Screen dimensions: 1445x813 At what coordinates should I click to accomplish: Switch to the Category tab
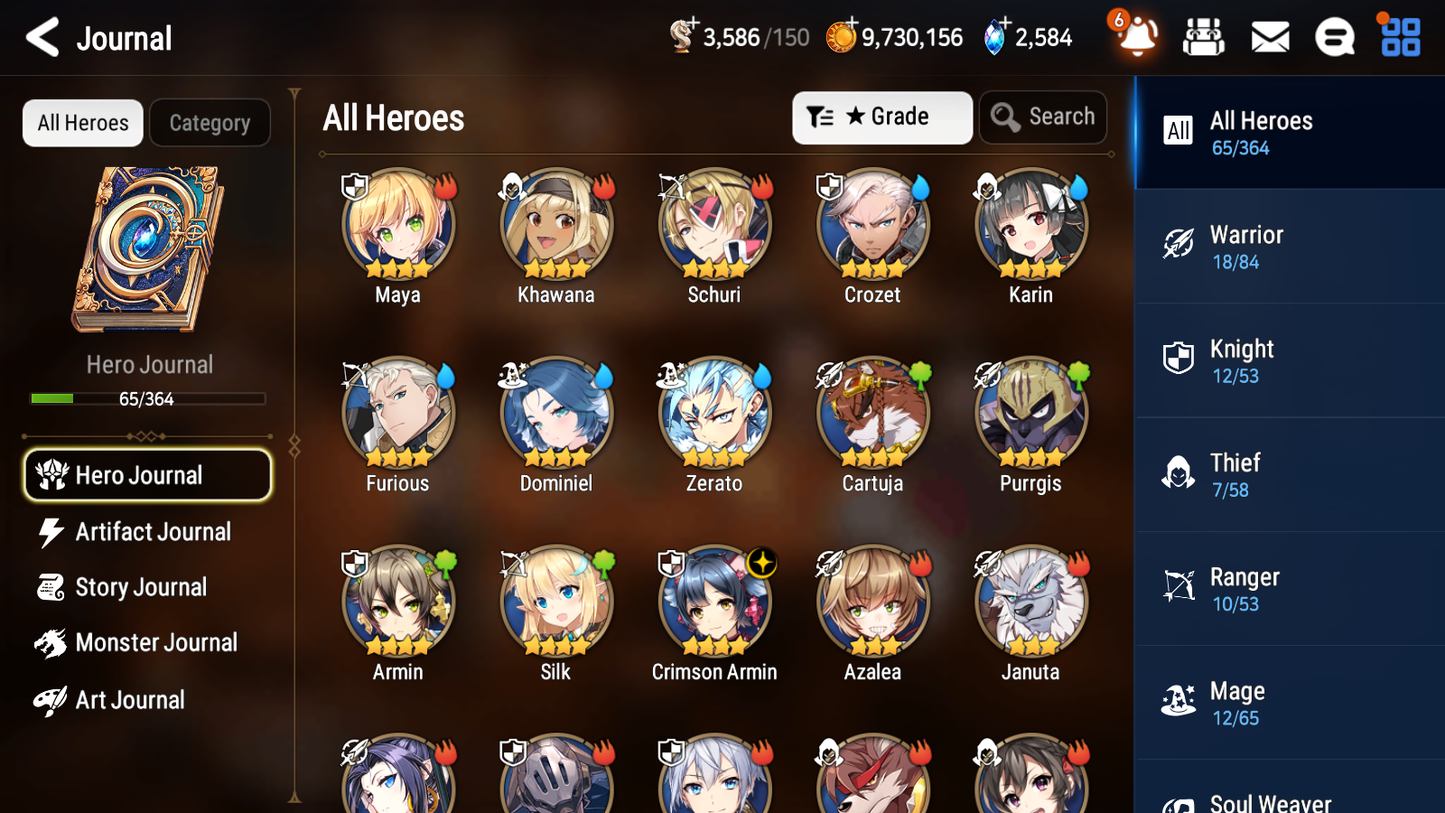click(209, 122)
